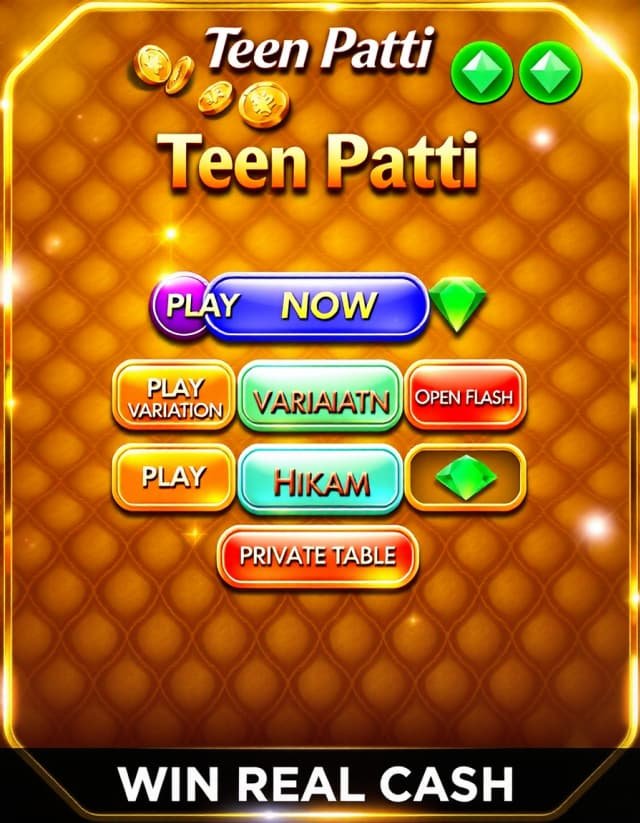640x823 pixels.
Task: Choose the red Open Flash button
Action: pyautogui.click(x=464, y=396)
